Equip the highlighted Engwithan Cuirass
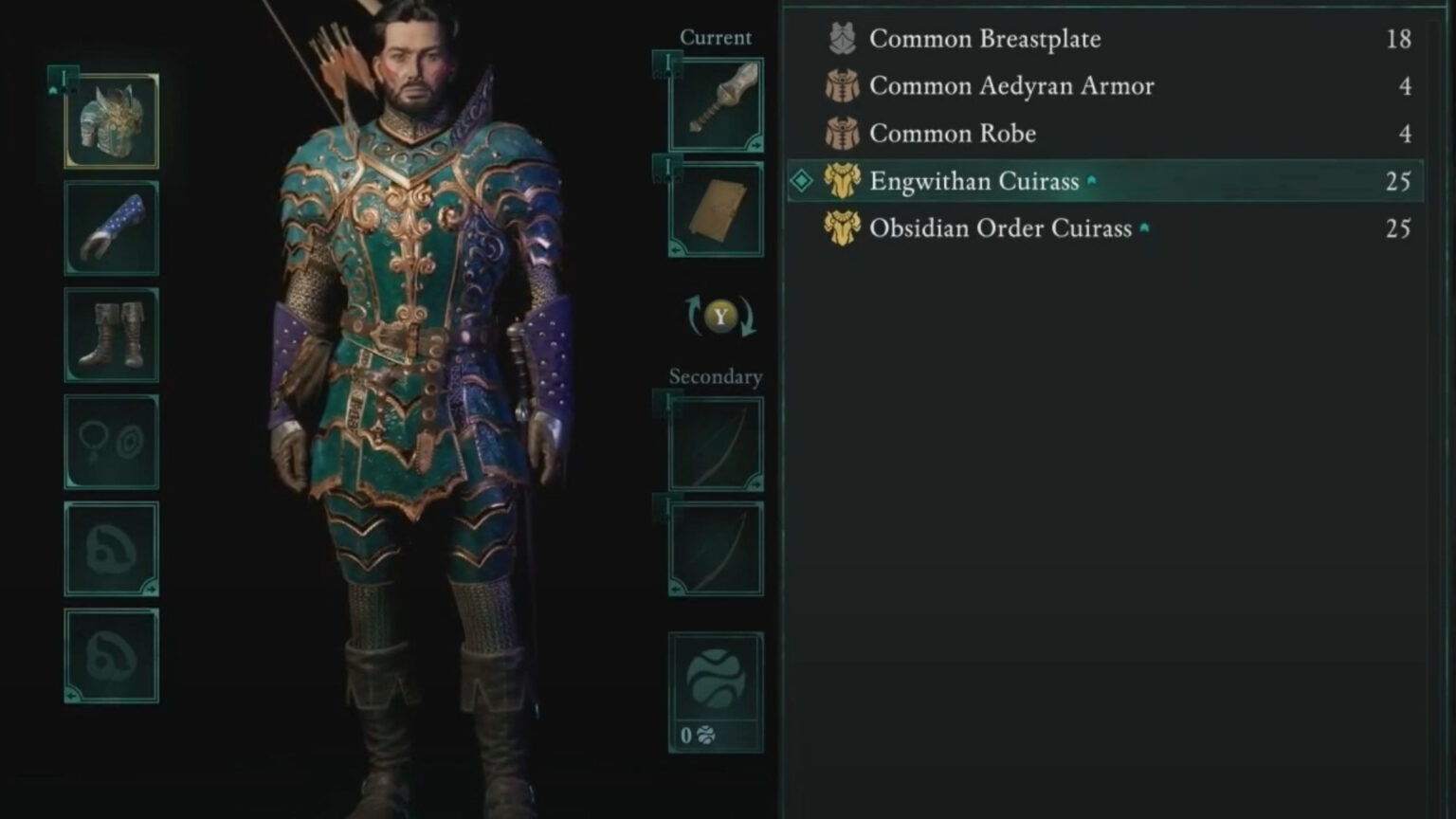1456x819 pixels. coord(976,180)
